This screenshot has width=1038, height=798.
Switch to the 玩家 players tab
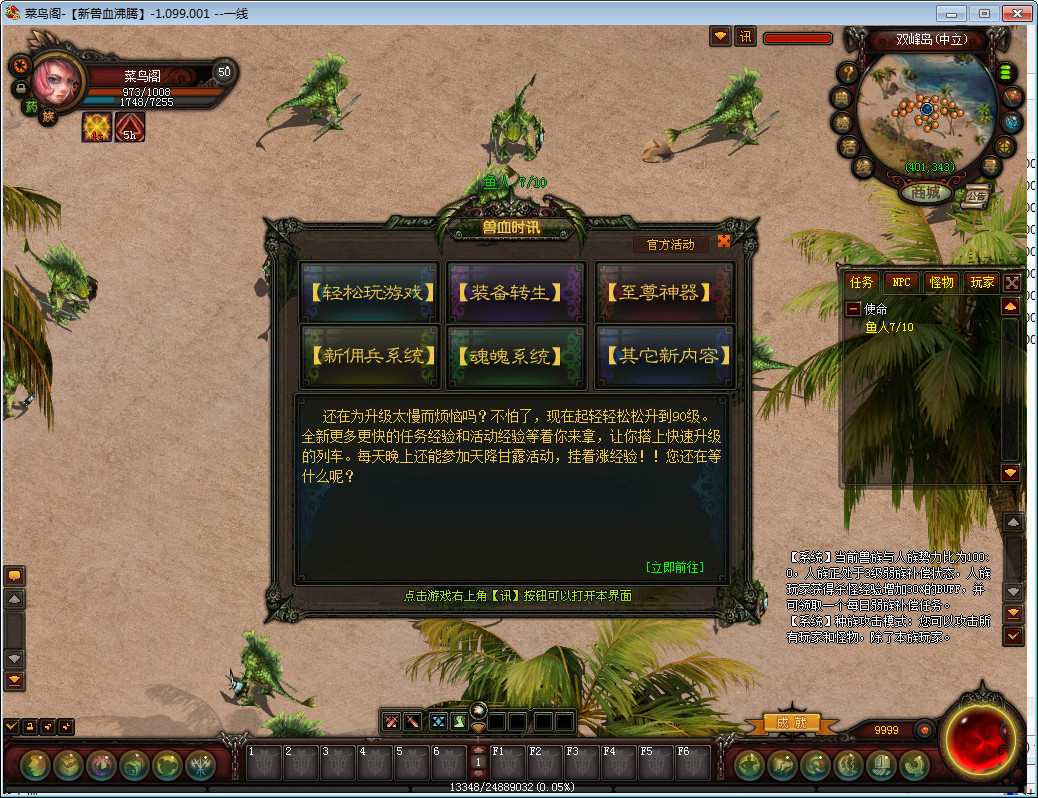pos(981,283)
